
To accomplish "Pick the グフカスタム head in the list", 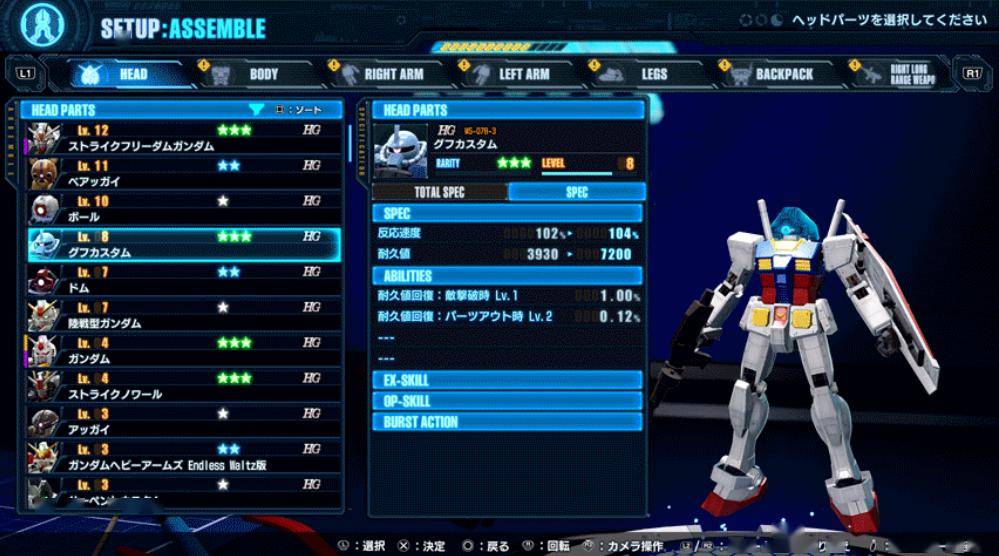I will point(184,244).
